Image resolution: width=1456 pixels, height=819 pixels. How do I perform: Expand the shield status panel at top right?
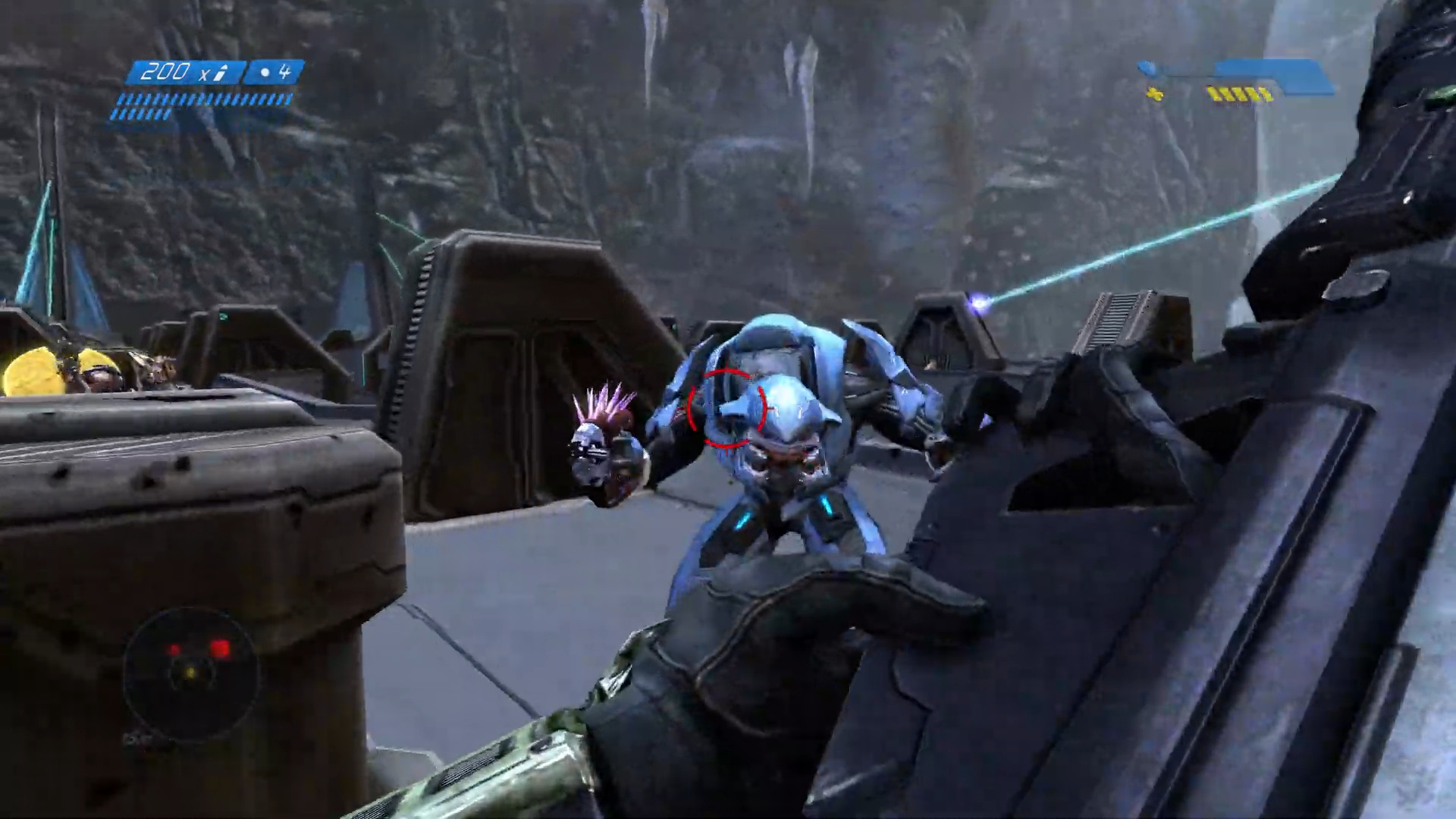click(1274, 72)
